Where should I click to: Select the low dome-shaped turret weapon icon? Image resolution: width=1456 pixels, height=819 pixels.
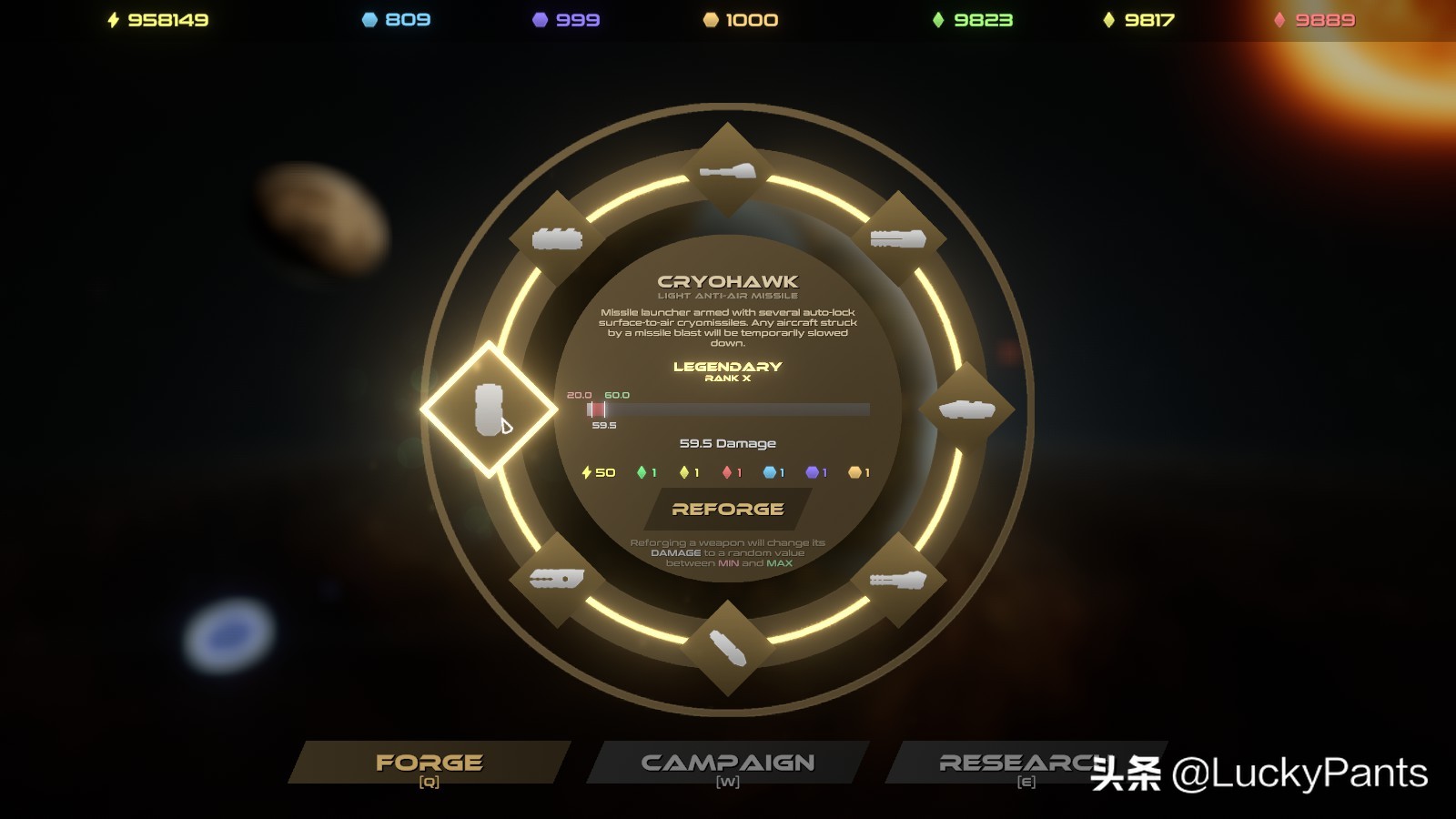[x=966, y=409]
